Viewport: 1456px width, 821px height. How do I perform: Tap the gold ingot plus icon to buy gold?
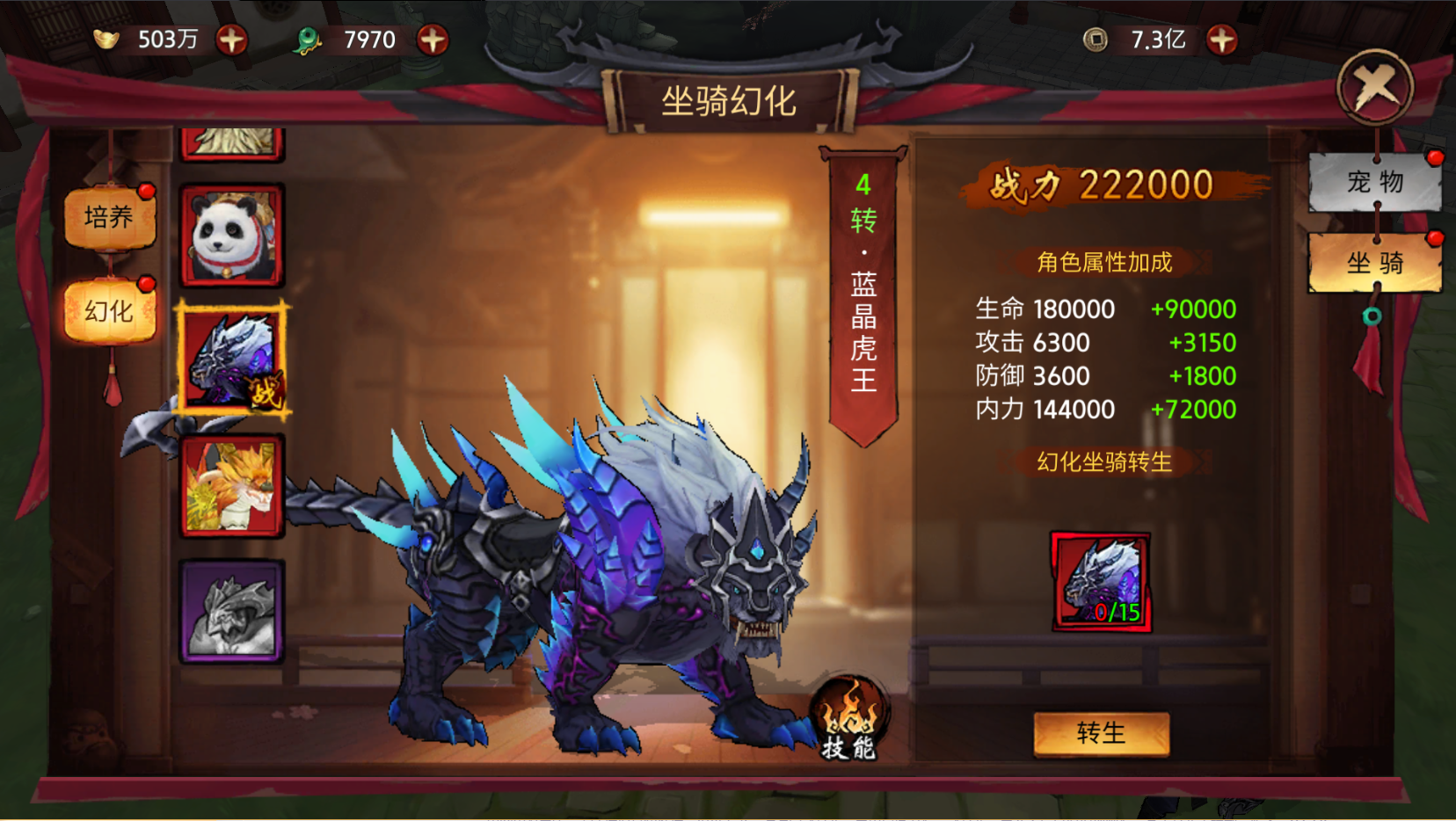(x=231, y=39)
